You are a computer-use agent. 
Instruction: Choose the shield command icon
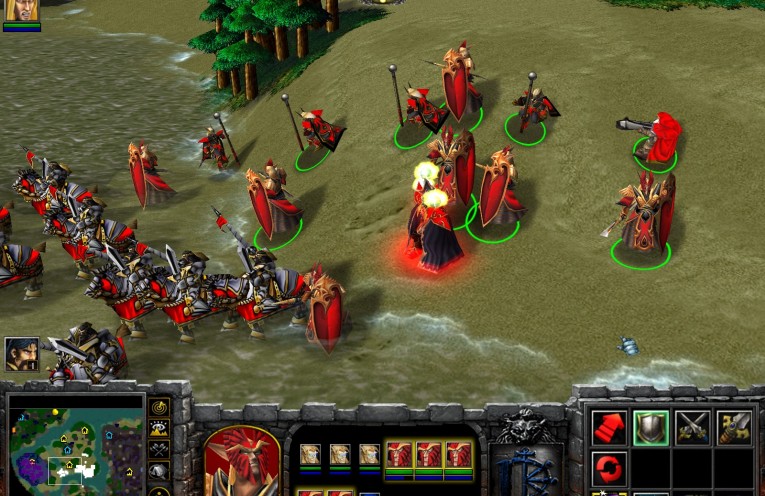(x=651, y=428)
